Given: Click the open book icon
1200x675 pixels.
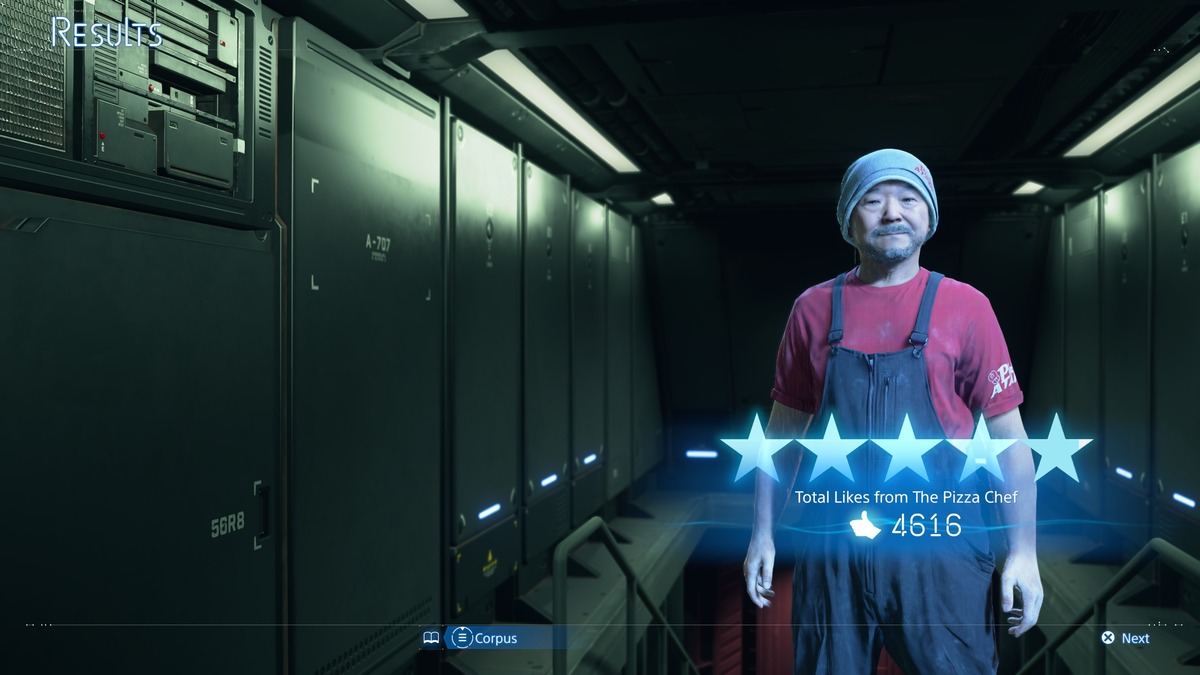Looking at the screenshot, I should click(431, 638).
